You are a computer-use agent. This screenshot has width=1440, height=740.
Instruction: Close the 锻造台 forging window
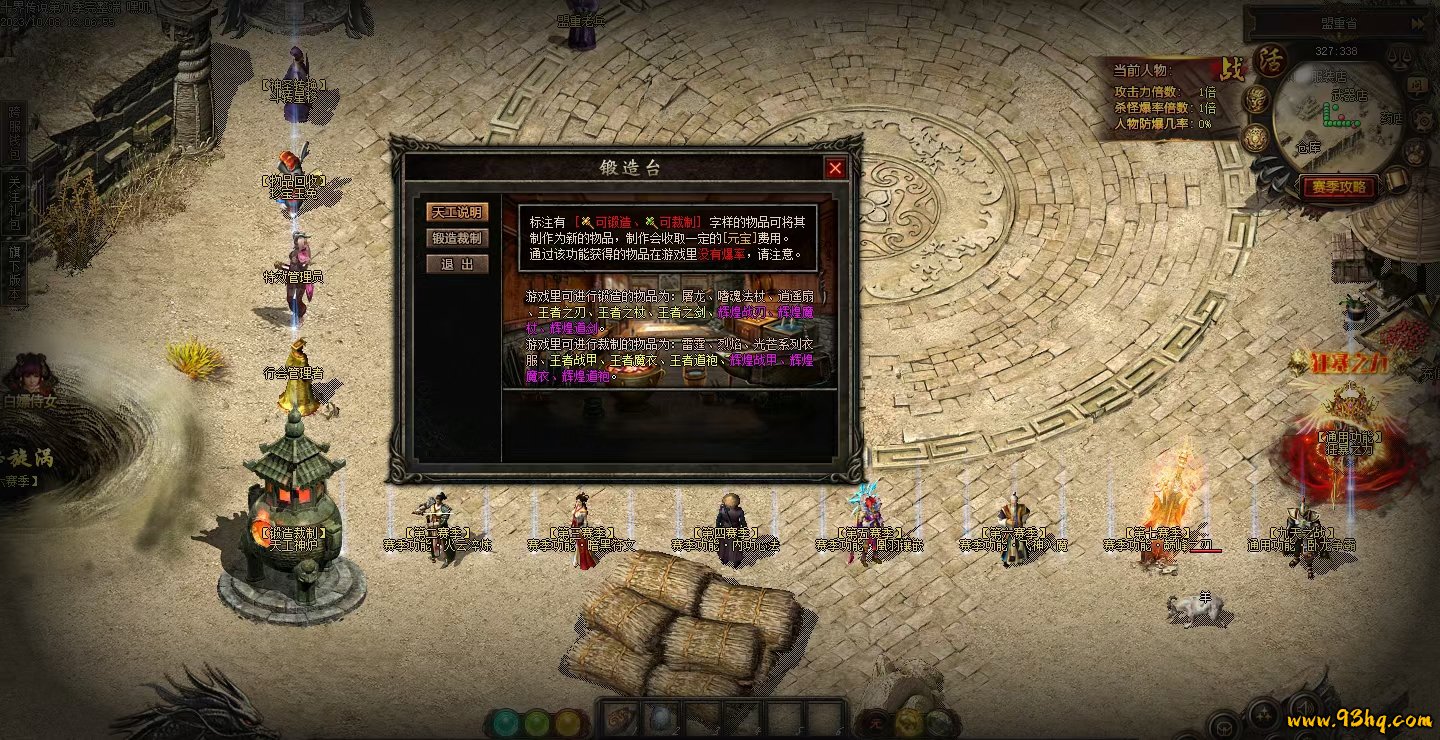836,168
